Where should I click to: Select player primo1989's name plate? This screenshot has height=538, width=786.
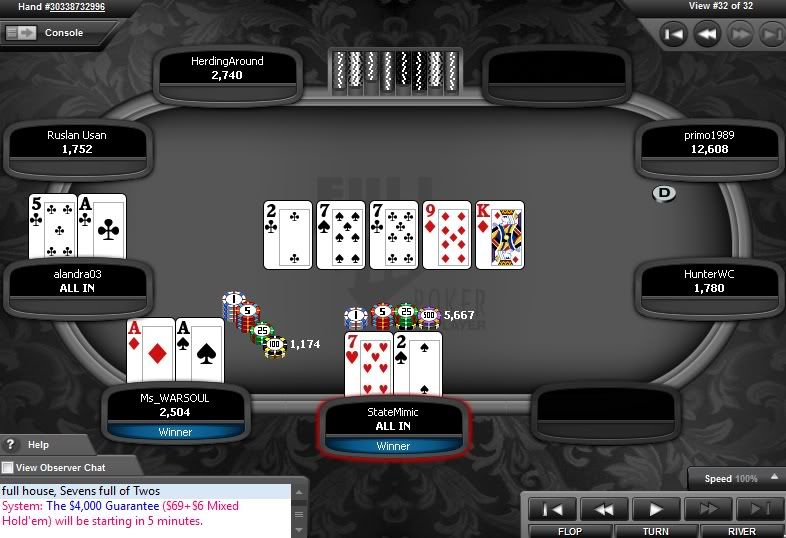(x=709, y=142)
